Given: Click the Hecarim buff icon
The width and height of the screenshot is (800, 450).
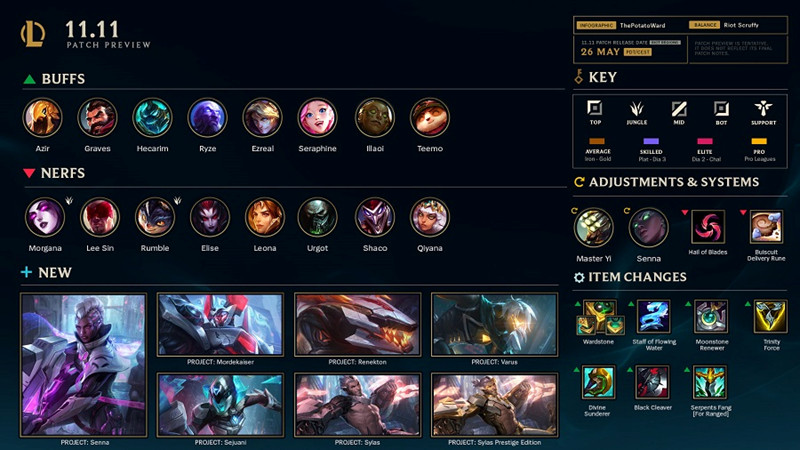Looking at the screenshot, I should (153, 118).
